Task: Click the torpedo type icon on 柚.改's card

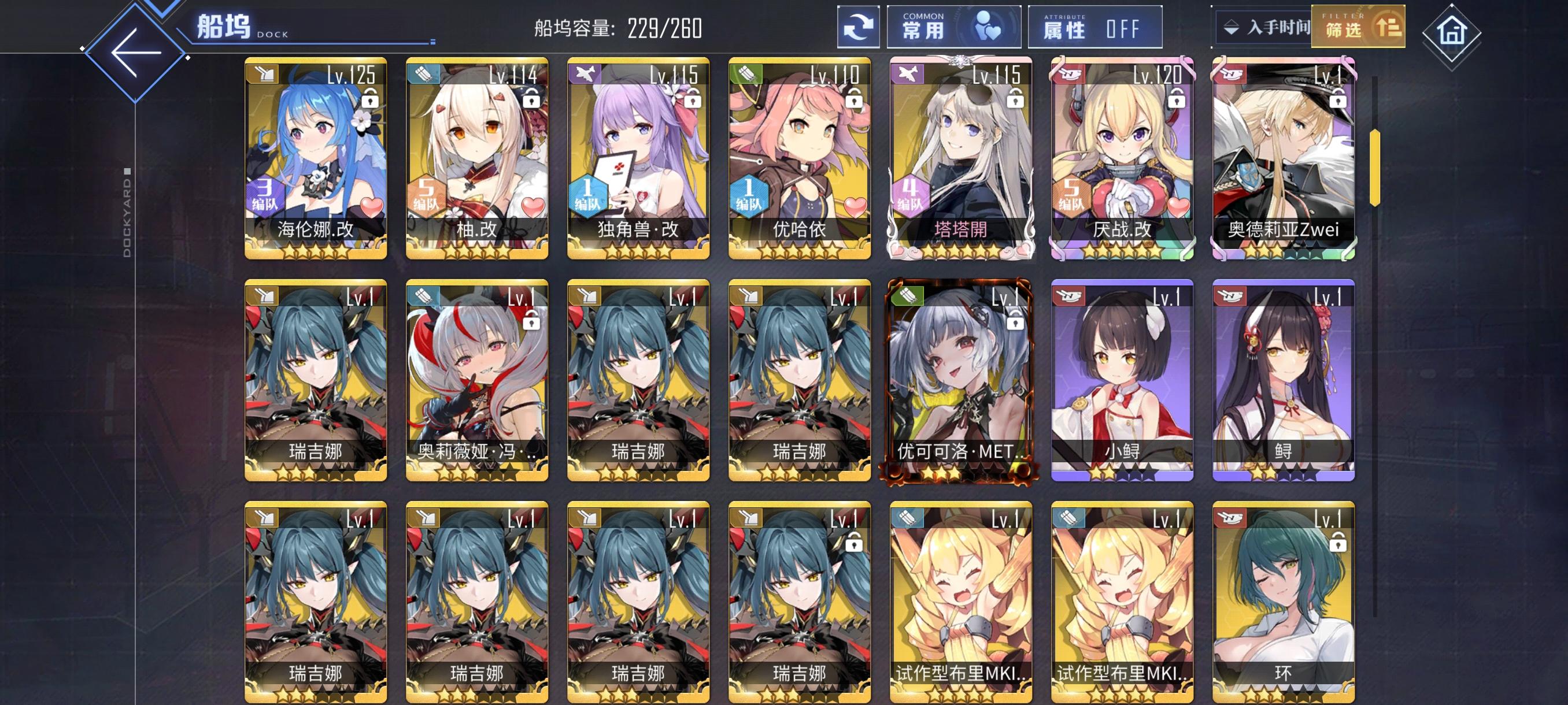Action: (425, 74)
